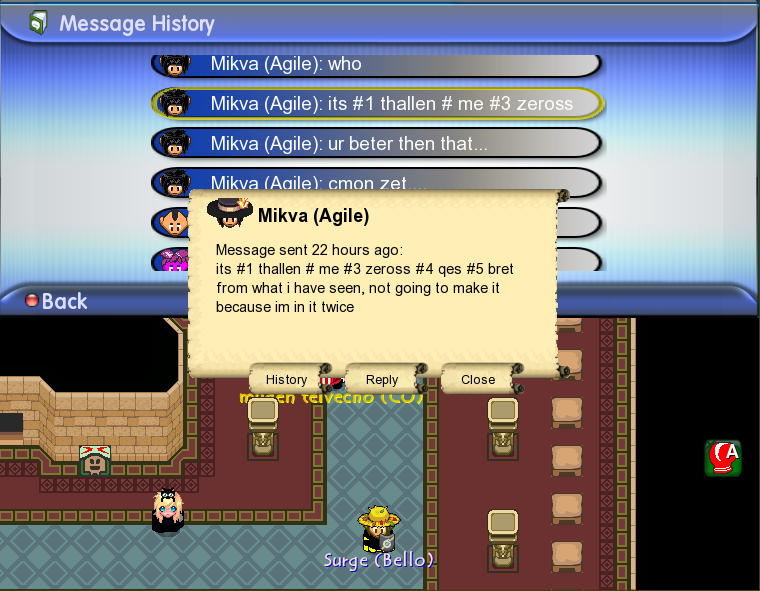Close the Mikva message popup

[478, 380]
